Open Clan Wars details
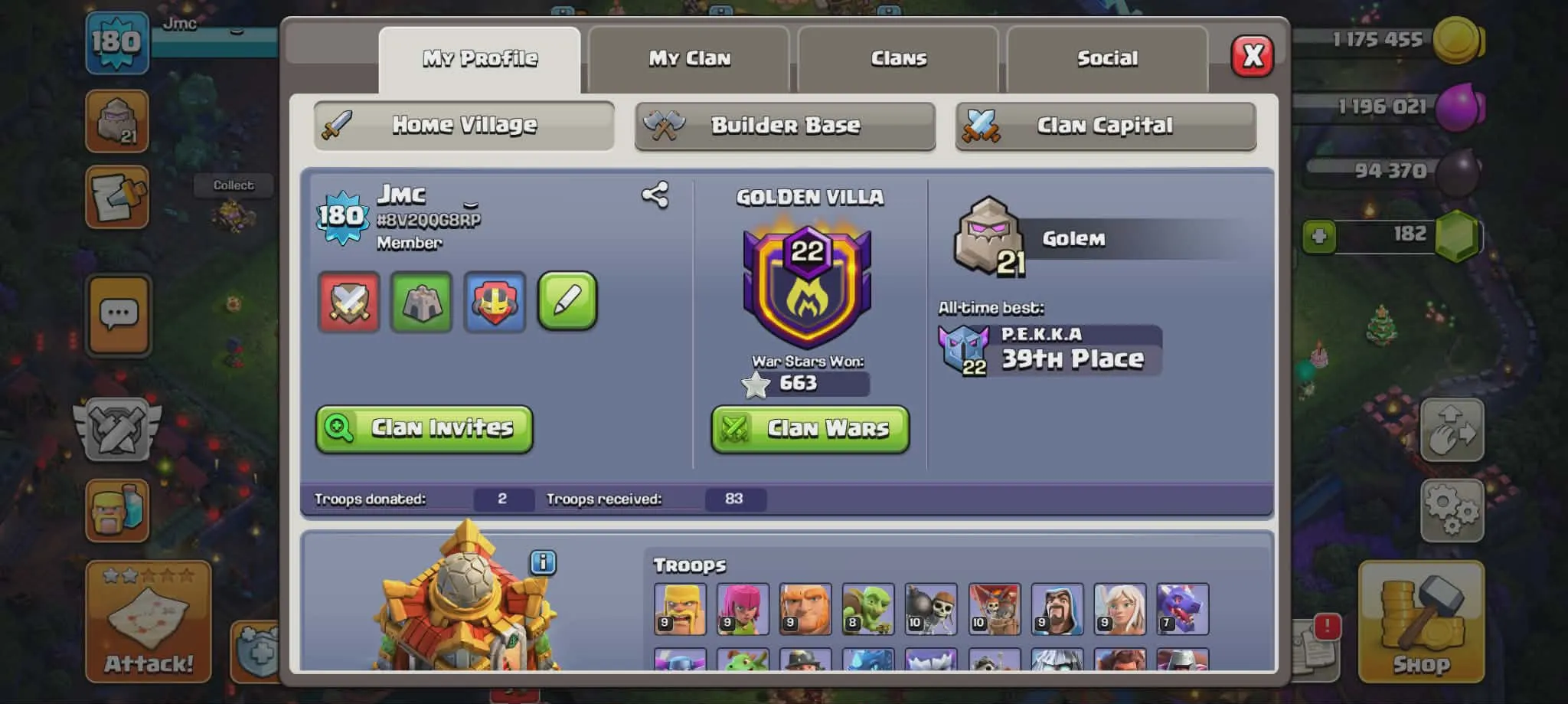The image size is (1568, 704). tap(809, 428)
